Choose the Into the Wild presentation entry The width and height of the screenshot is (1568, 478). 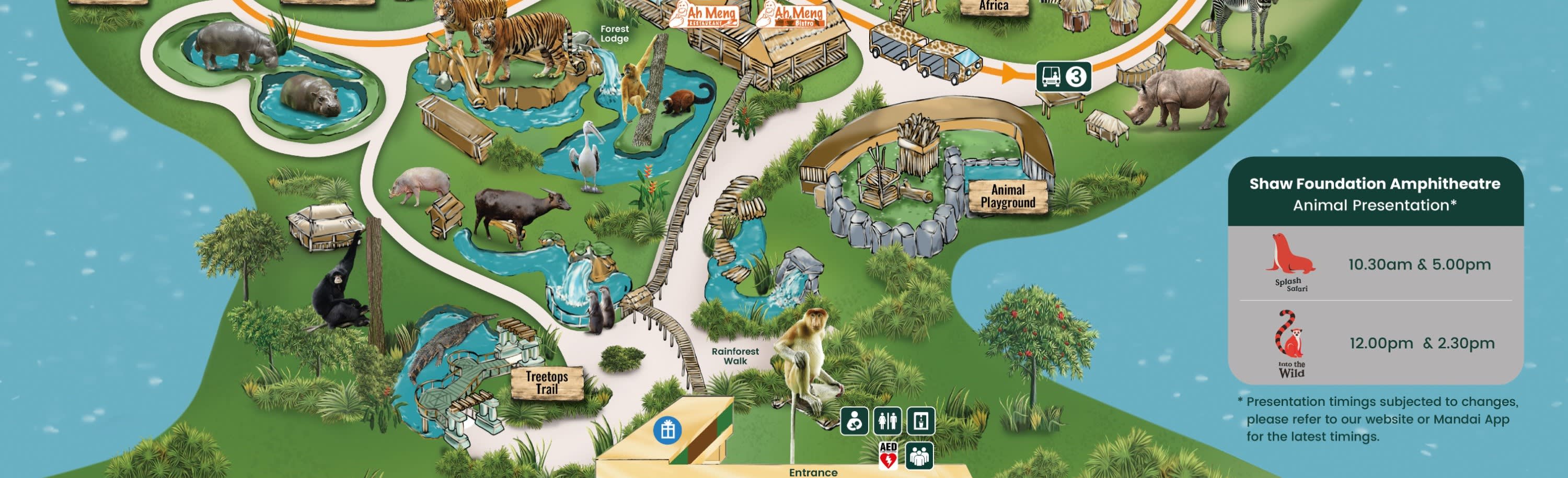[x=1376, y=343]
